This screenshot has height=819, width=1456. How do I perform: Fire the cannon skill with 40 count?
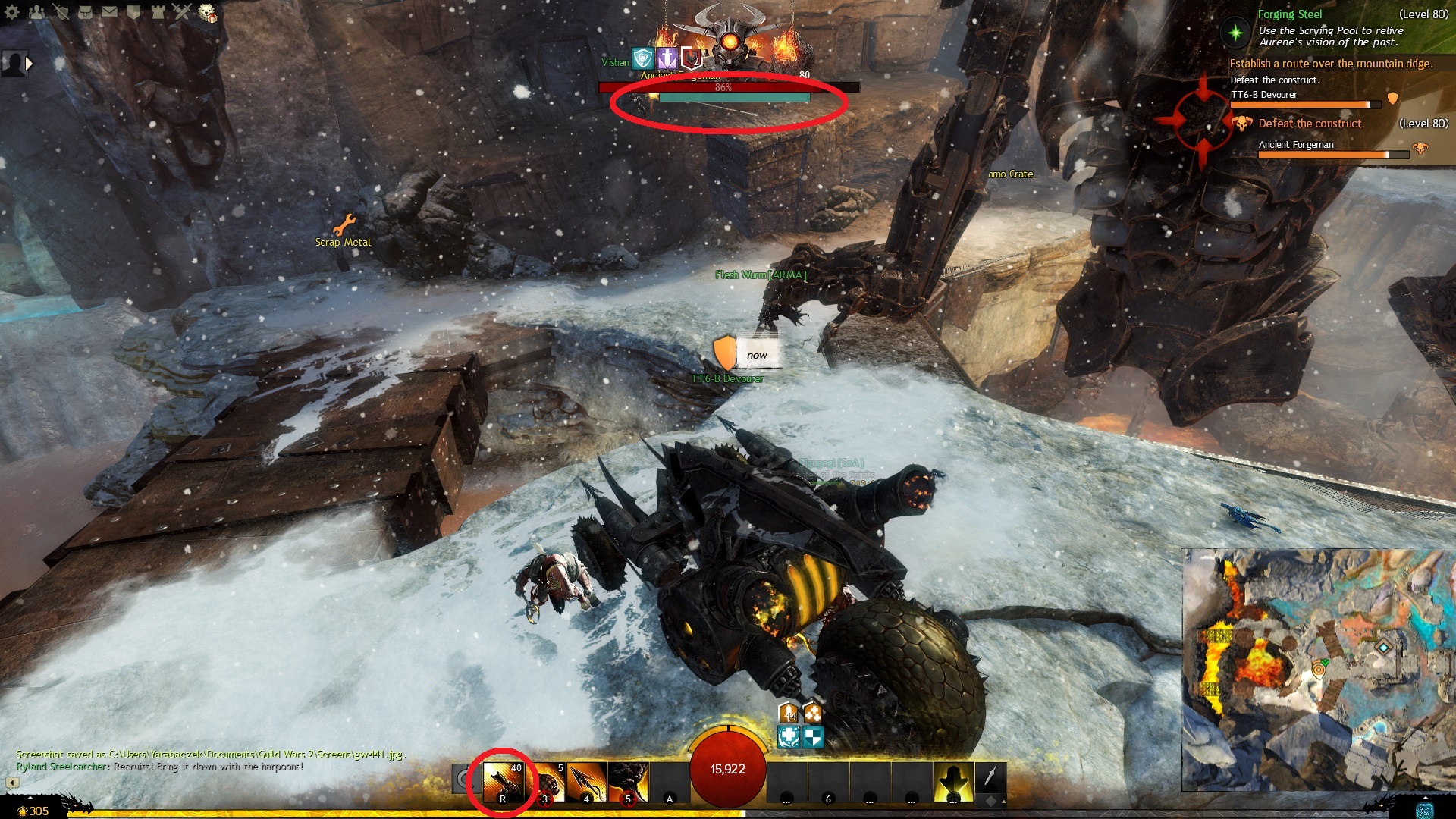504,783
